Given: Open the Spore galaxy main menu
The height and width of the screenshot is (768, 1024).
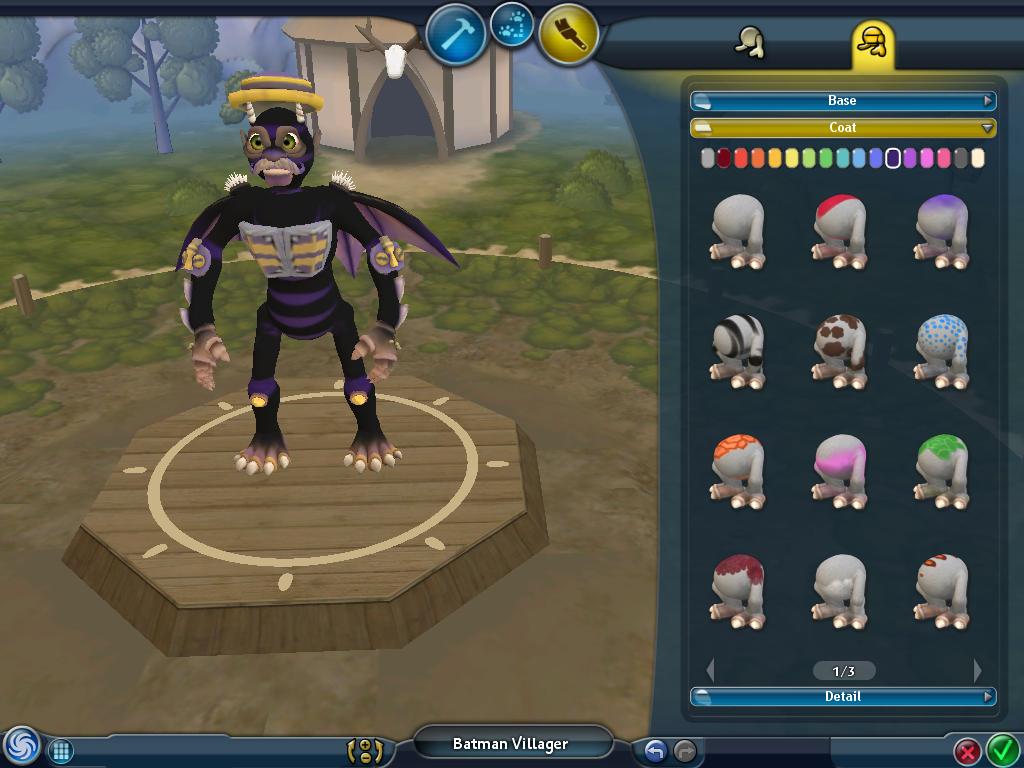Looking at the screenshot, I should tap(20, 746).
